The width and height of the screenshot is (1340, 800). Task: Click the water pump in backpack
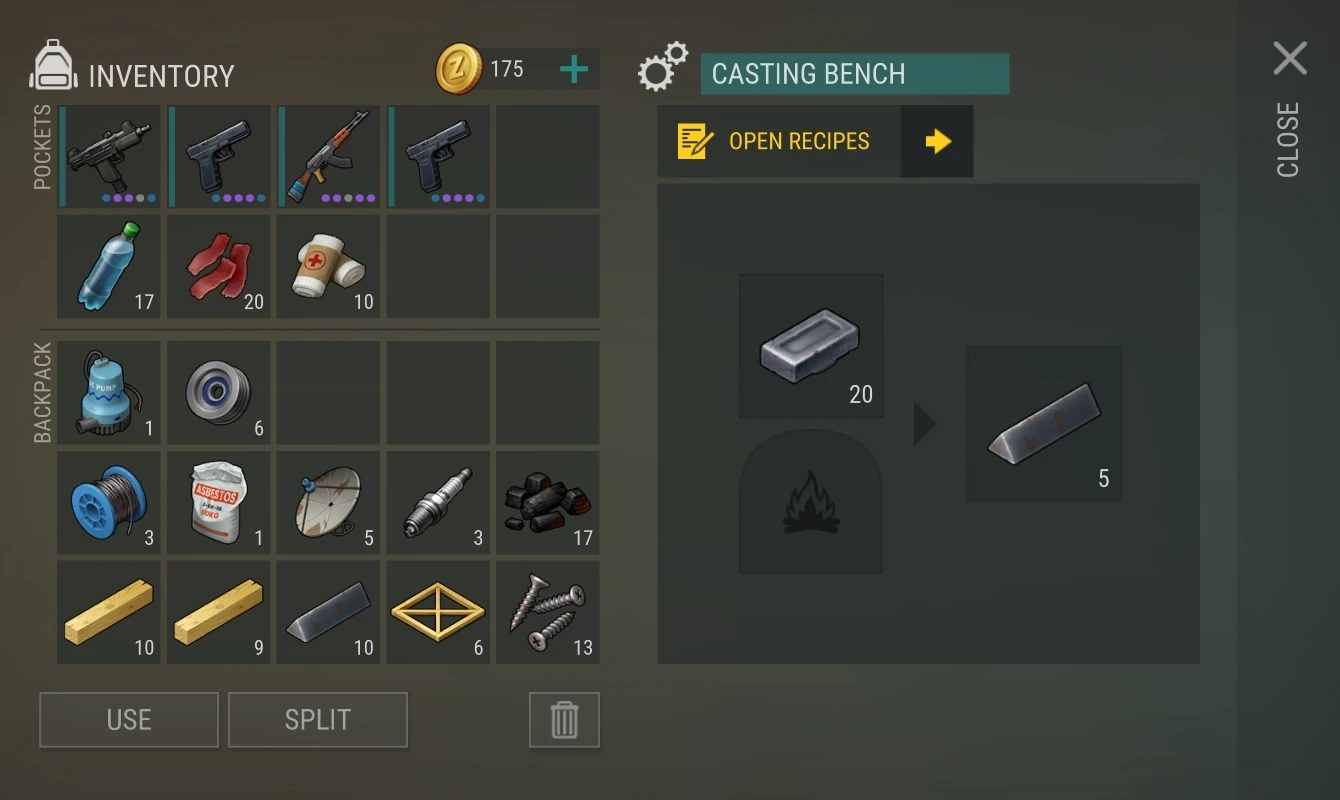pyautogui.click(x=108, y=392)
